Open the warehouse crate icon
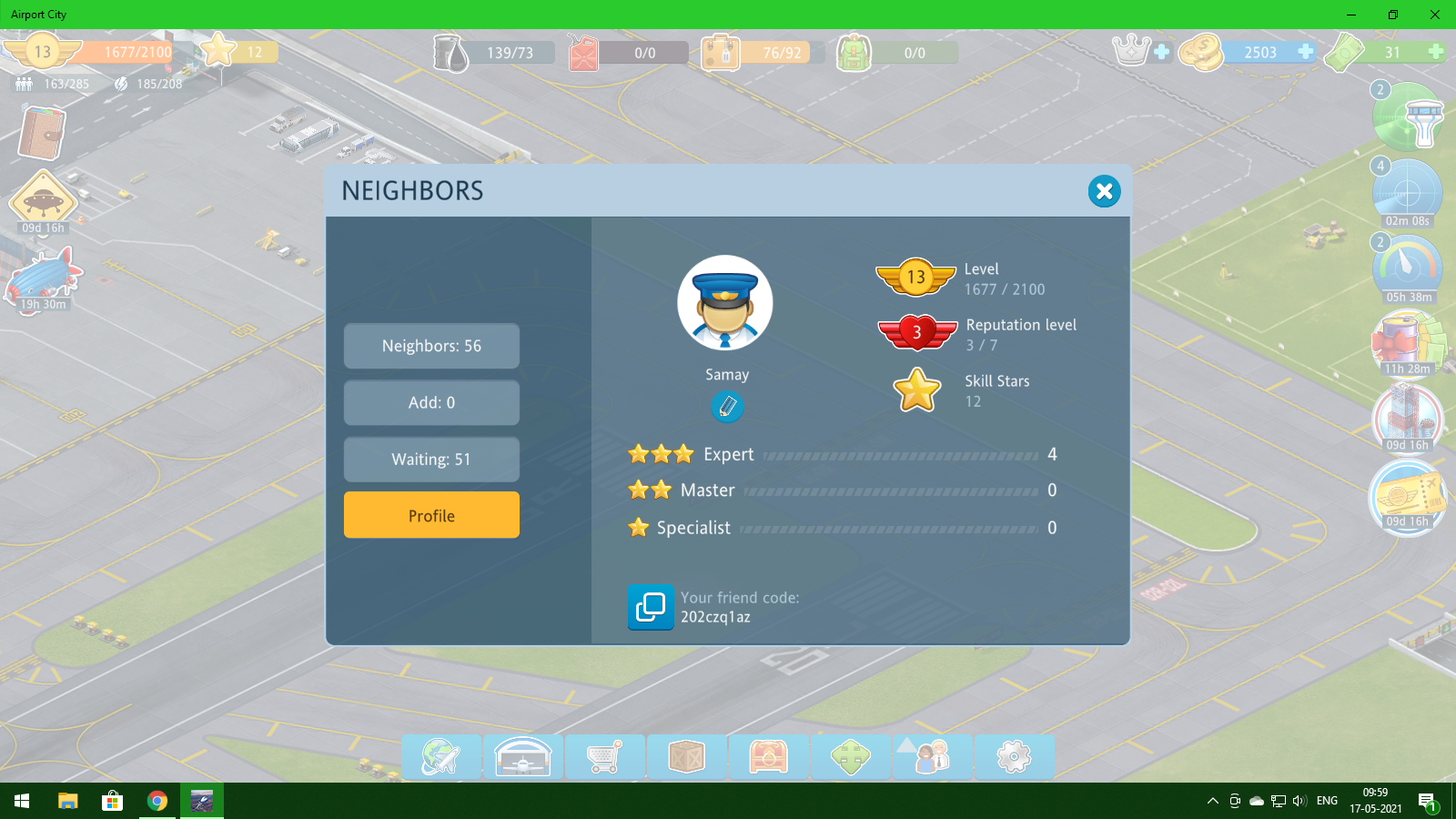Screen dimensions: 1456x819 (686, 756)
